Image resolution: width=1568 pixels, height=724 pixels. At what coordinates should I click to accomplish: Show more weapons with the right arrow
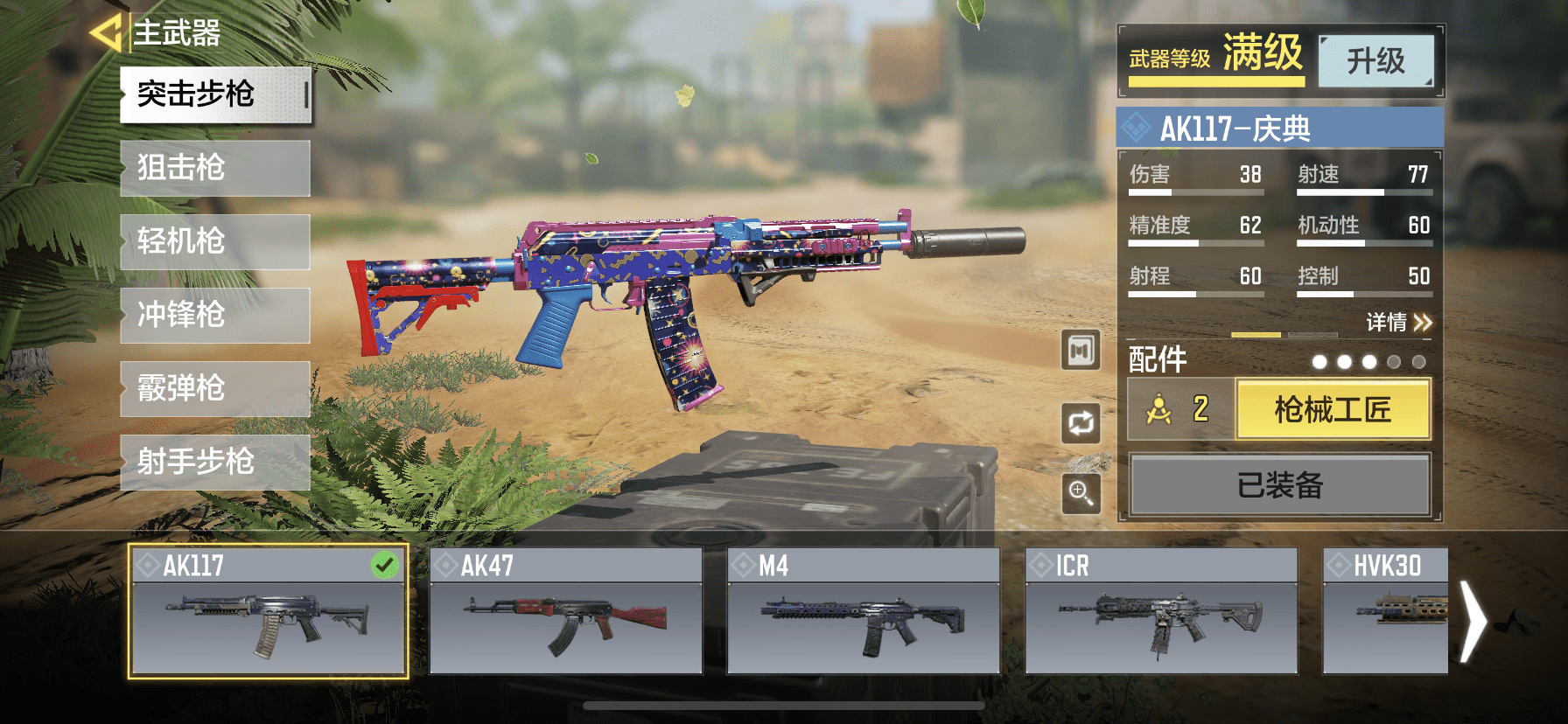click(1473, 623)
